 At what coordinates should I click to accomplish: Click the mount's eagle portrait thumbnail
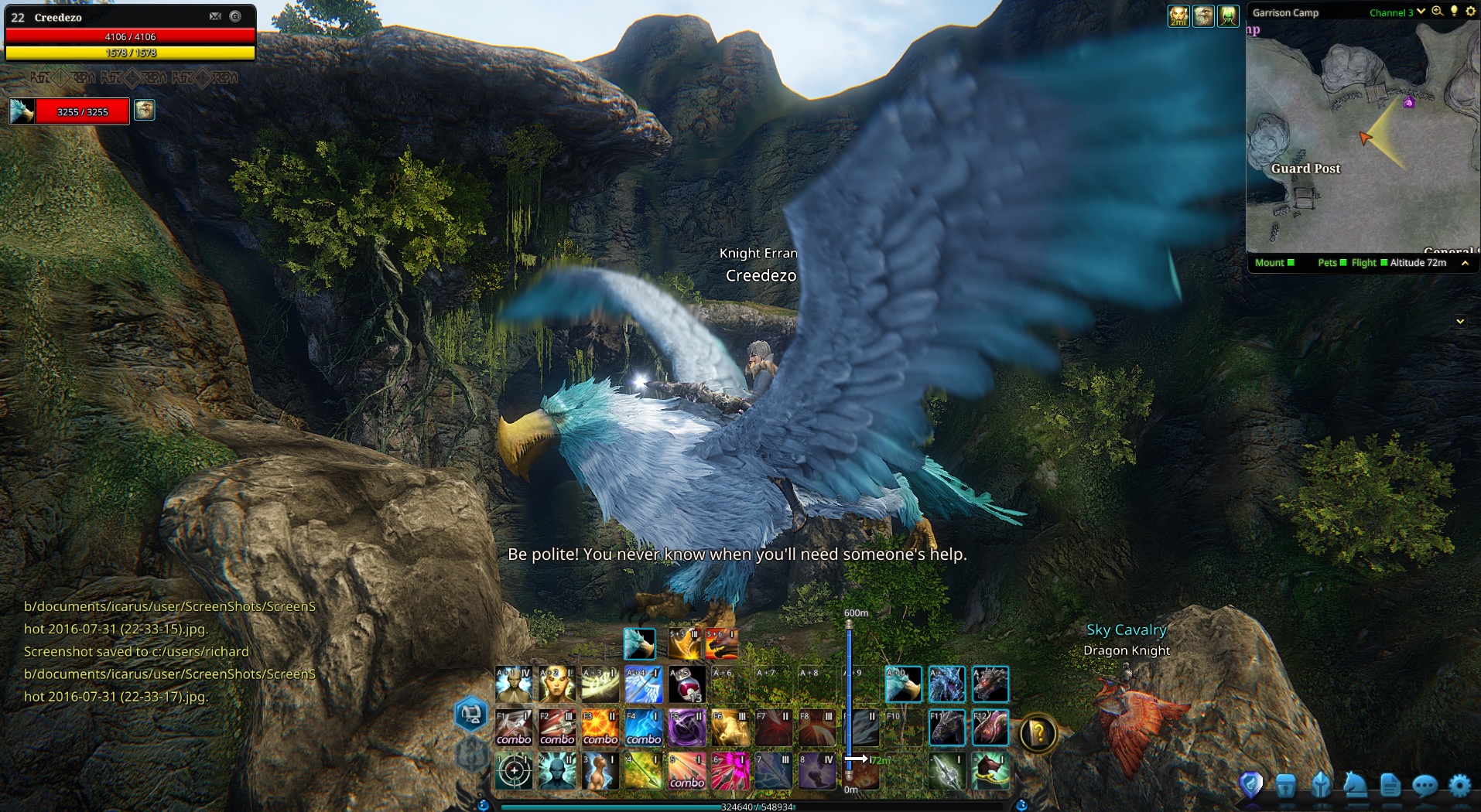pyautogui.click(x=22, y=110)
